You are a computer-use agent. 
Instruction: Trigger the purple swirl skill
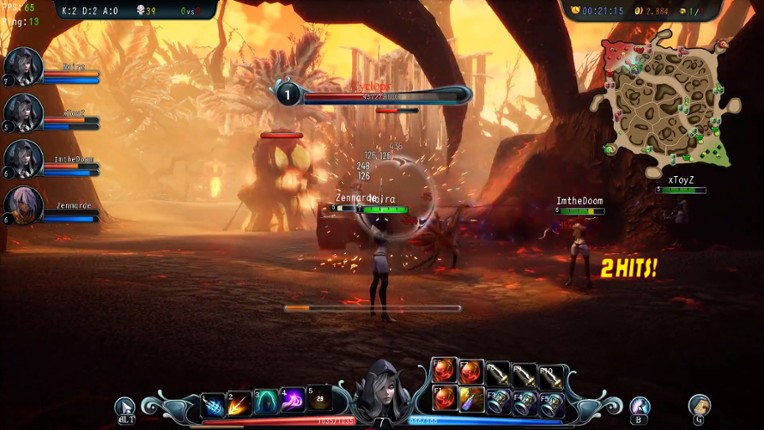click(x=292, y=402)
